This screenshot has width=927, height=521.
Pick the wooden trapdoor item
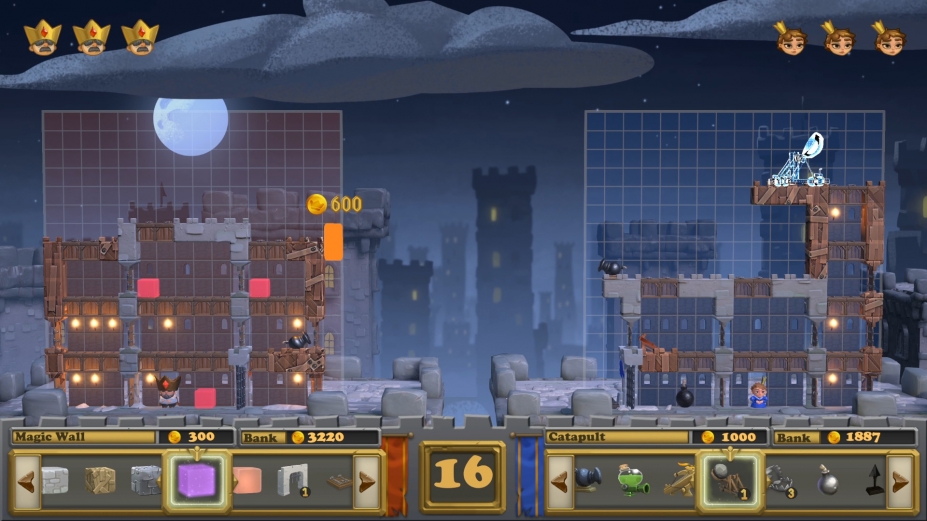(x=339, y=482)
